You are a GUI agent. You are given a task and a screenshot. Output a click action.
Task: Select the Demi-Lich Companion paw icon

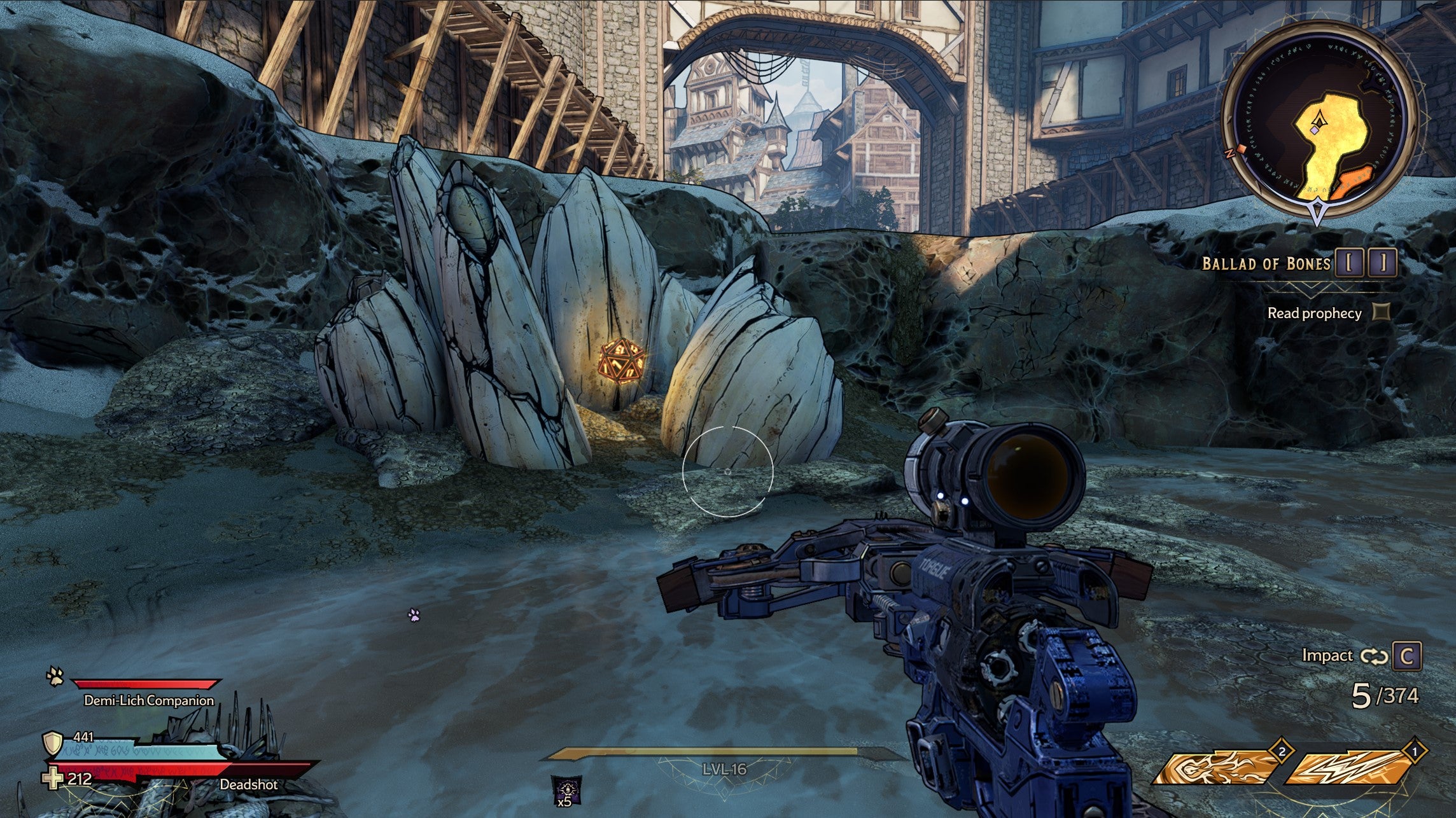click(55, 677)
